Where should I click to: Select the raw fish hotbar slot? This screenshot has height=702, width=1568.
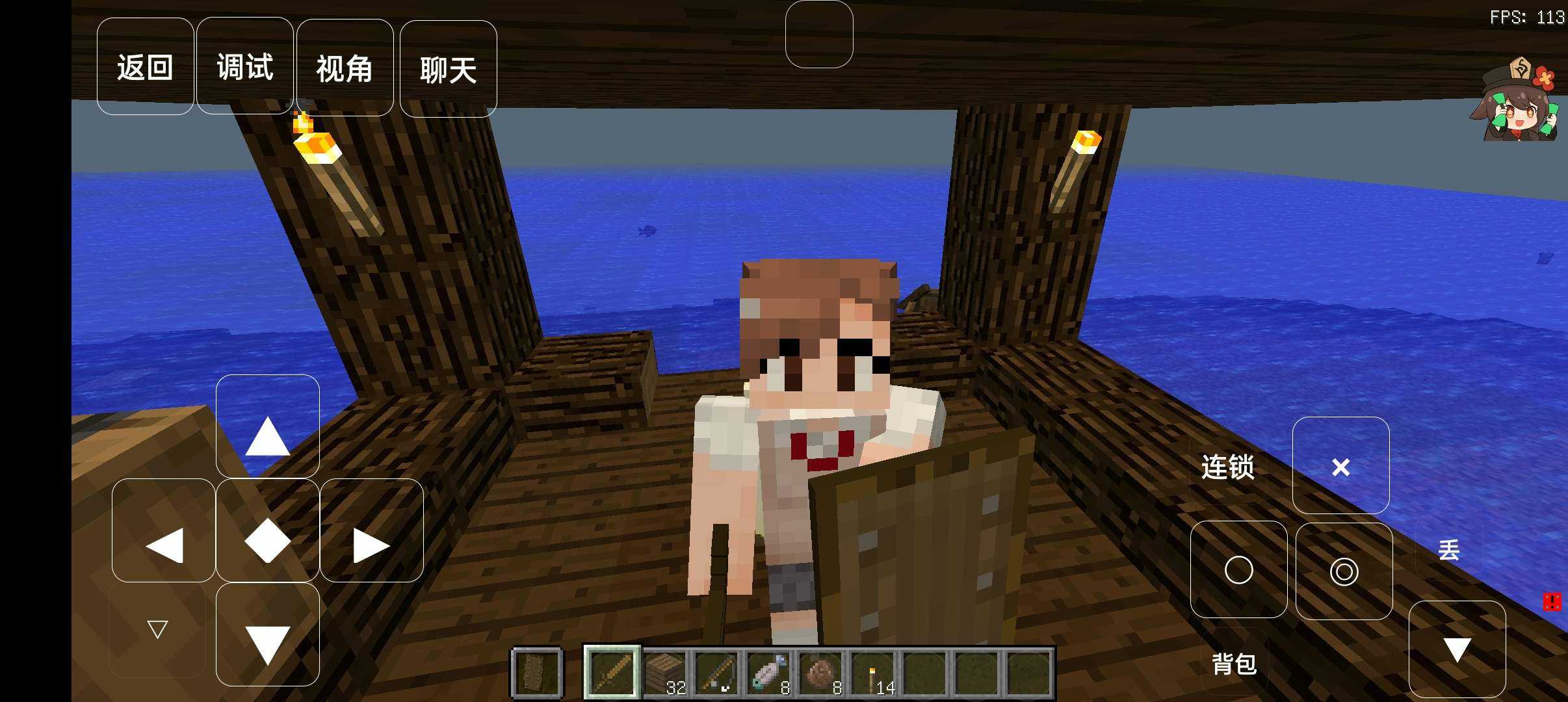768,673
